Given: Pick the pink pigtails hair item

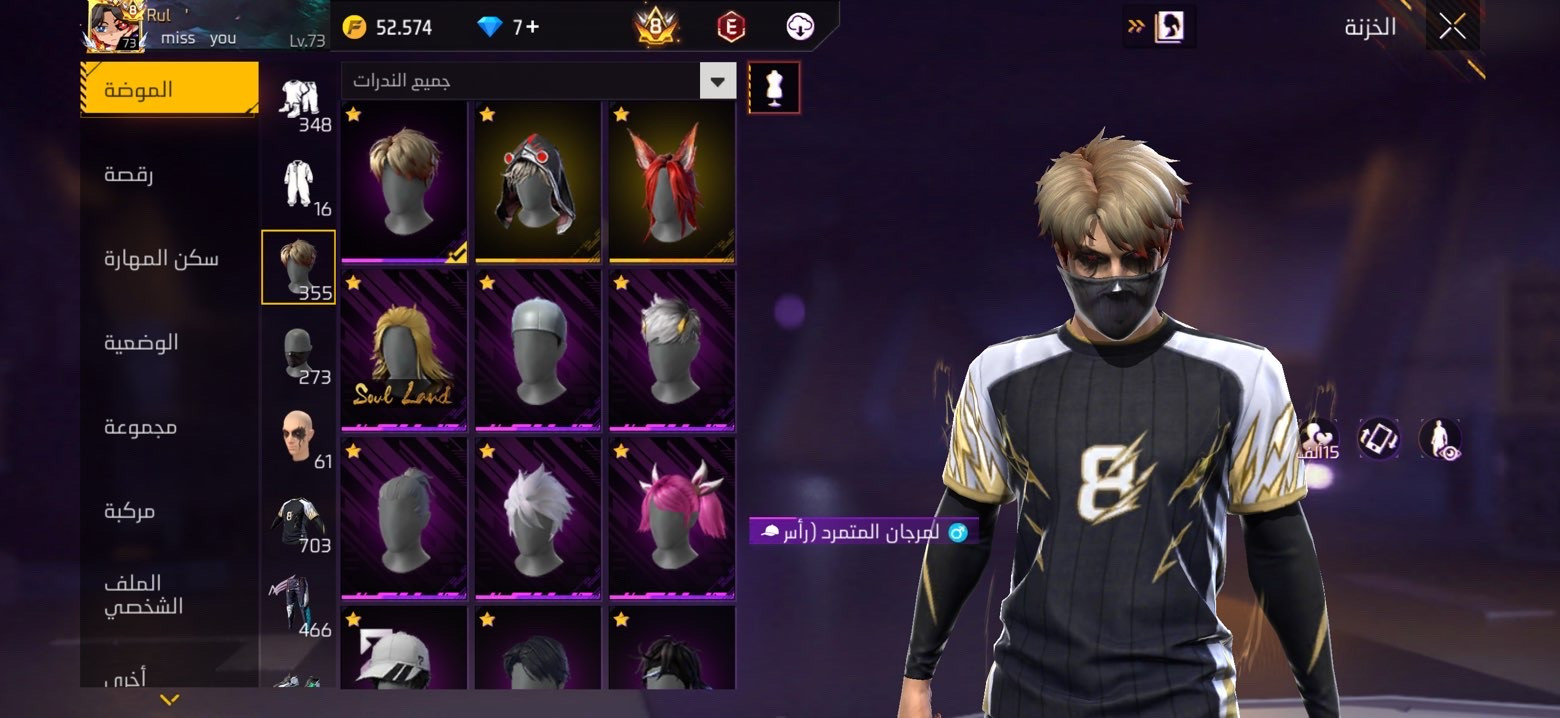Looking at the screenshot, I should coord(672,516).
